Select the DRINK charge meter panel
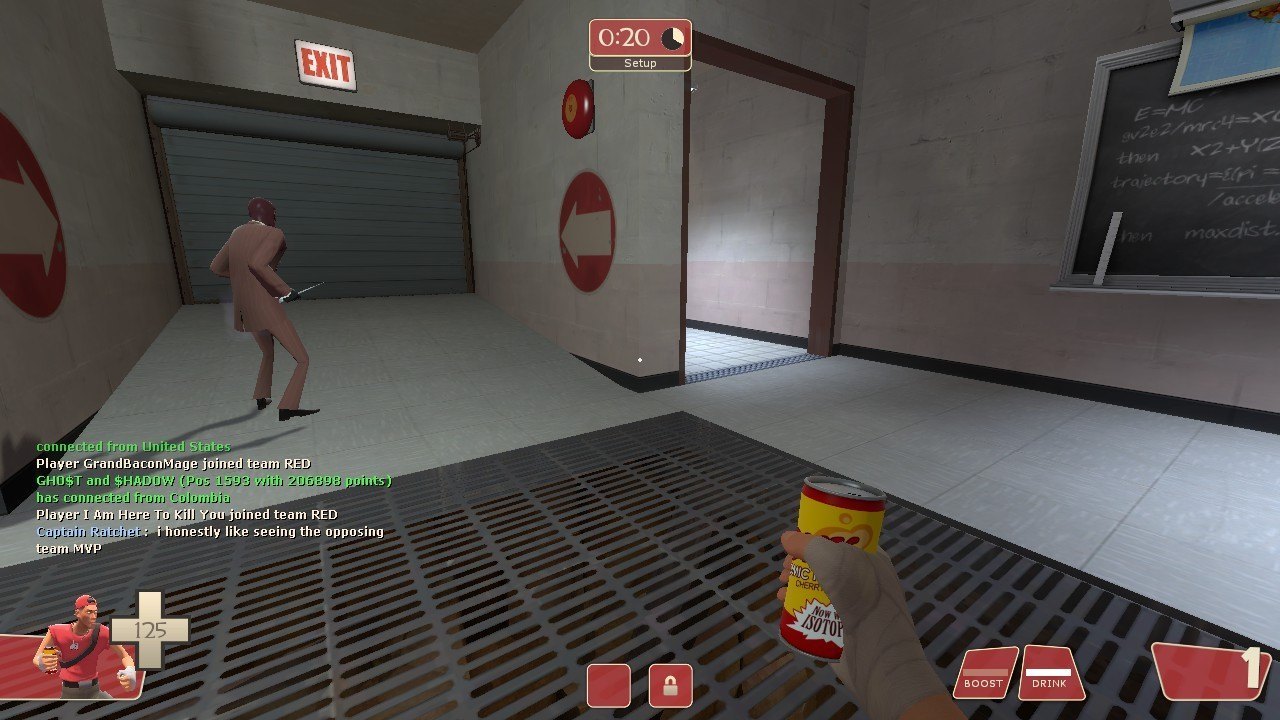Image resolution: width=1280 pixels, height=720 pixels. [x=1051, y=673]
